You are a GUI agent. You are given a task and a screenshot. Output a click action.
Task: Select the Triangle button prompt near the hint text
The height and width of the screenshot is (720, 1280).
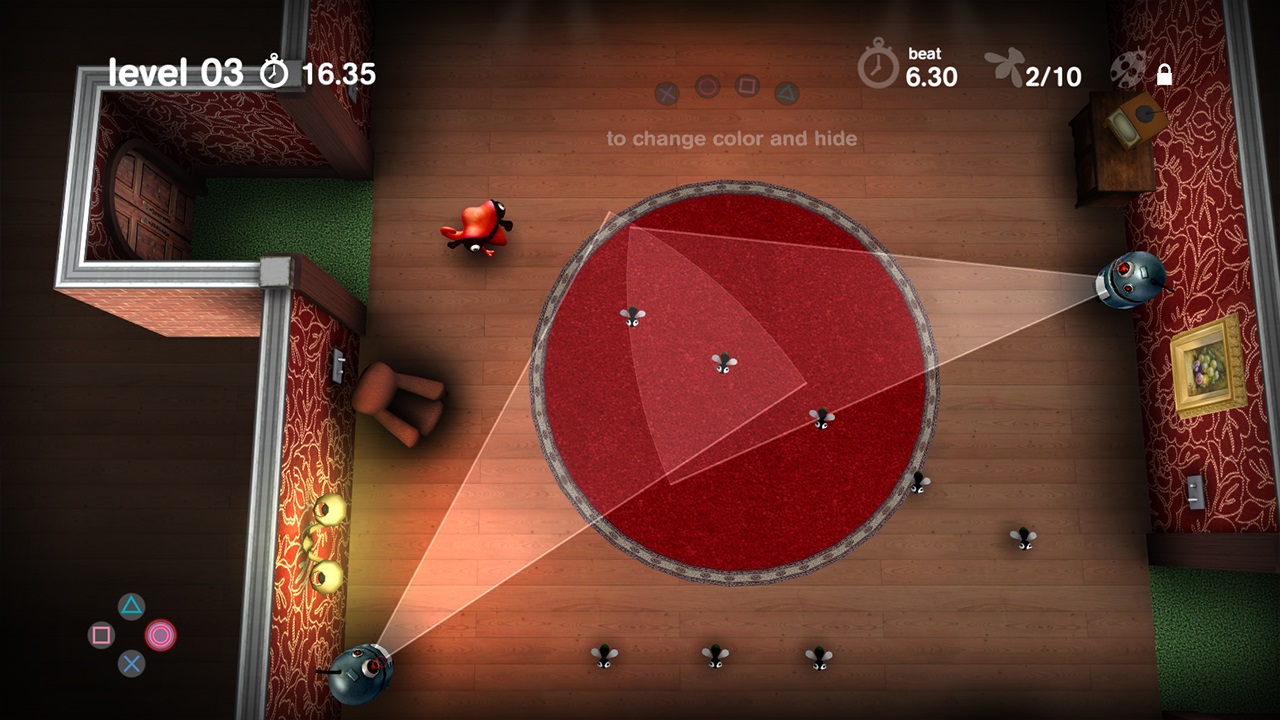(786, 90)
